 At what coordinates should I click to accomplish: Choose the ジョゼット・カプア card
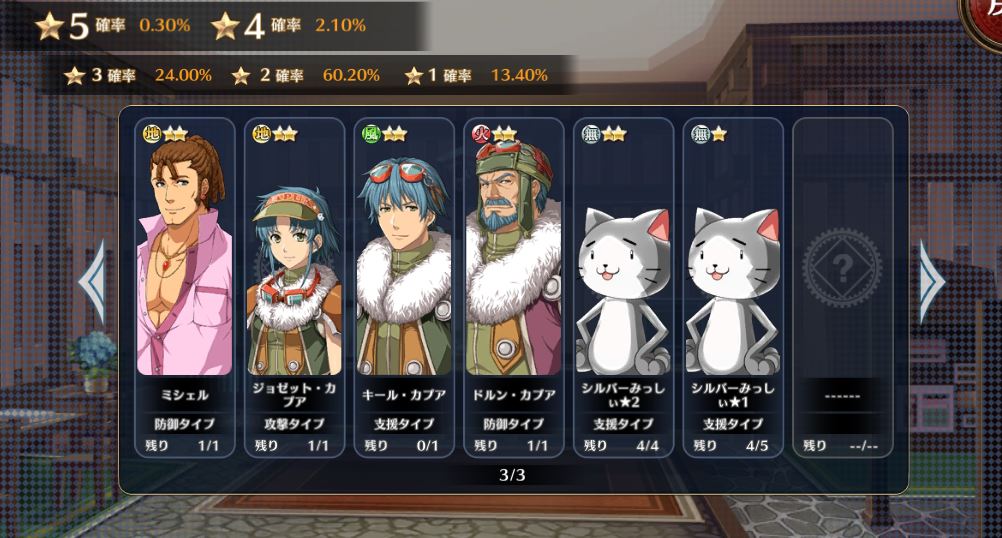click(x=294, y=287)
